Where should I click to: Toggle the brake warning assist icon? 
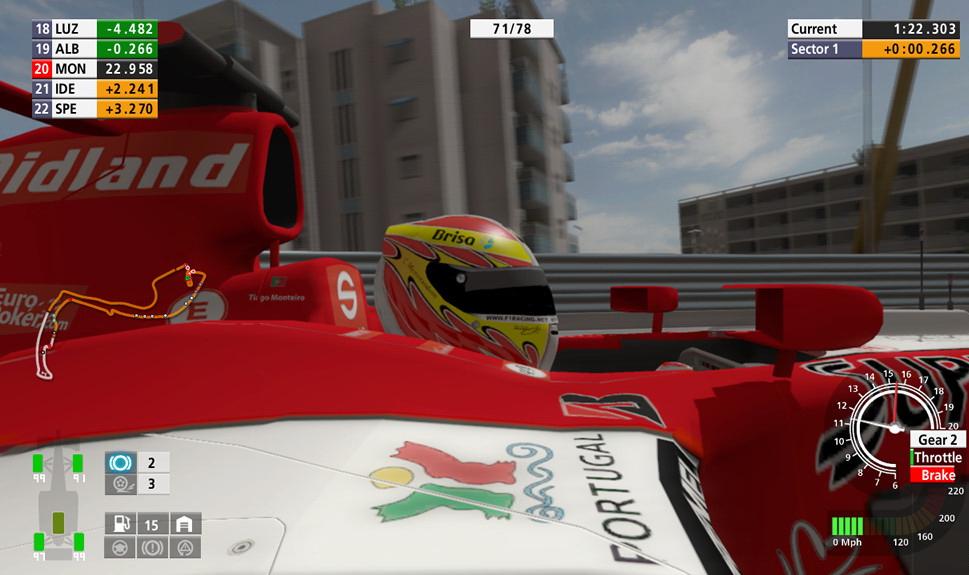click(153, 547)
